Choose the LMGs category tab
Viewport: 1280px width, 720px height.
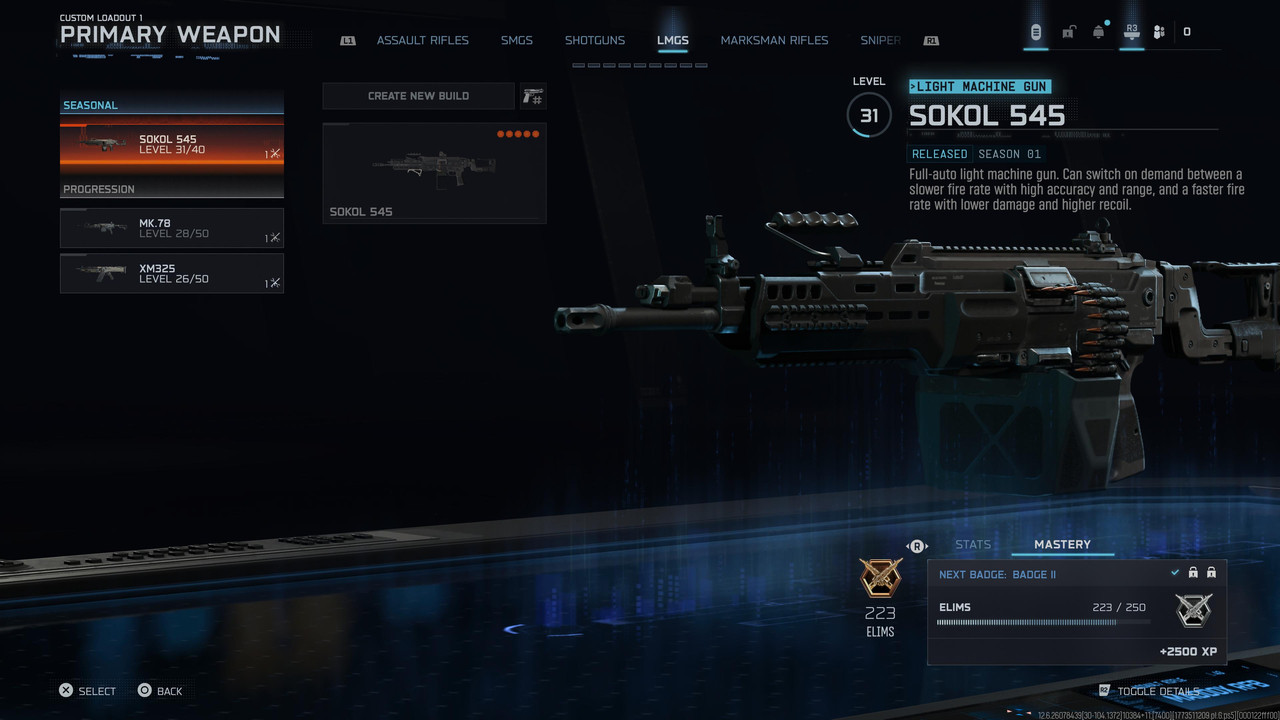tap(672, 41)
